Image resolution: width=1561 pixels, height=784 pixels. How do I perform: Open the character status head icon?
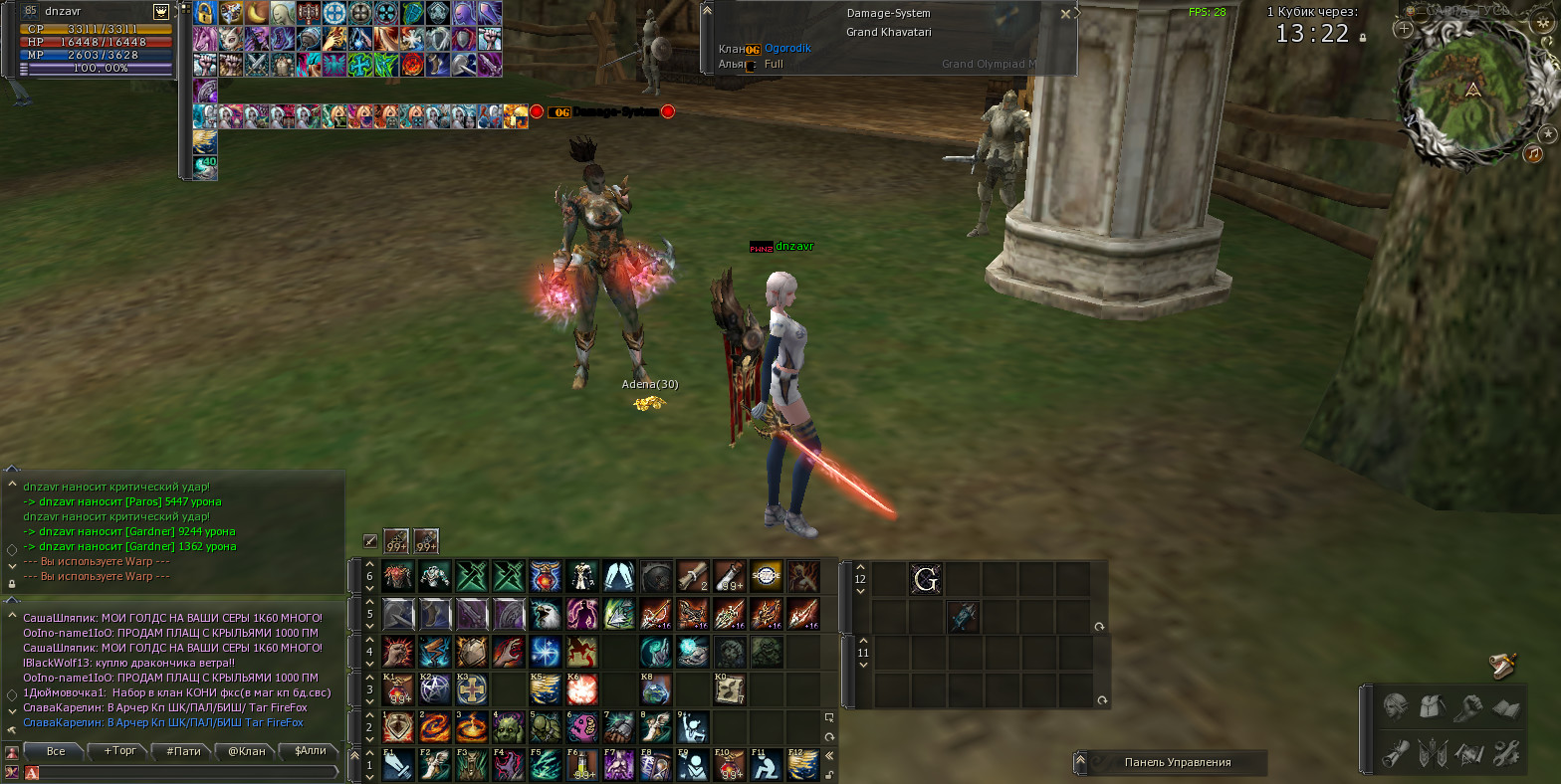point(1396,707)
